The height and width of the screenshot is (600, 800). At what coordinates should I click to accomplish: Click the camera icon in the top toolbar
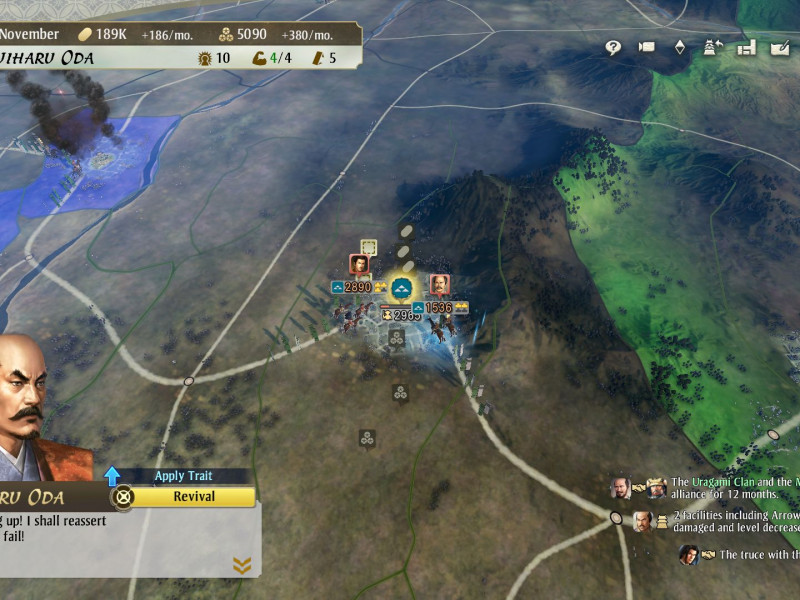(x=646, y=47)
